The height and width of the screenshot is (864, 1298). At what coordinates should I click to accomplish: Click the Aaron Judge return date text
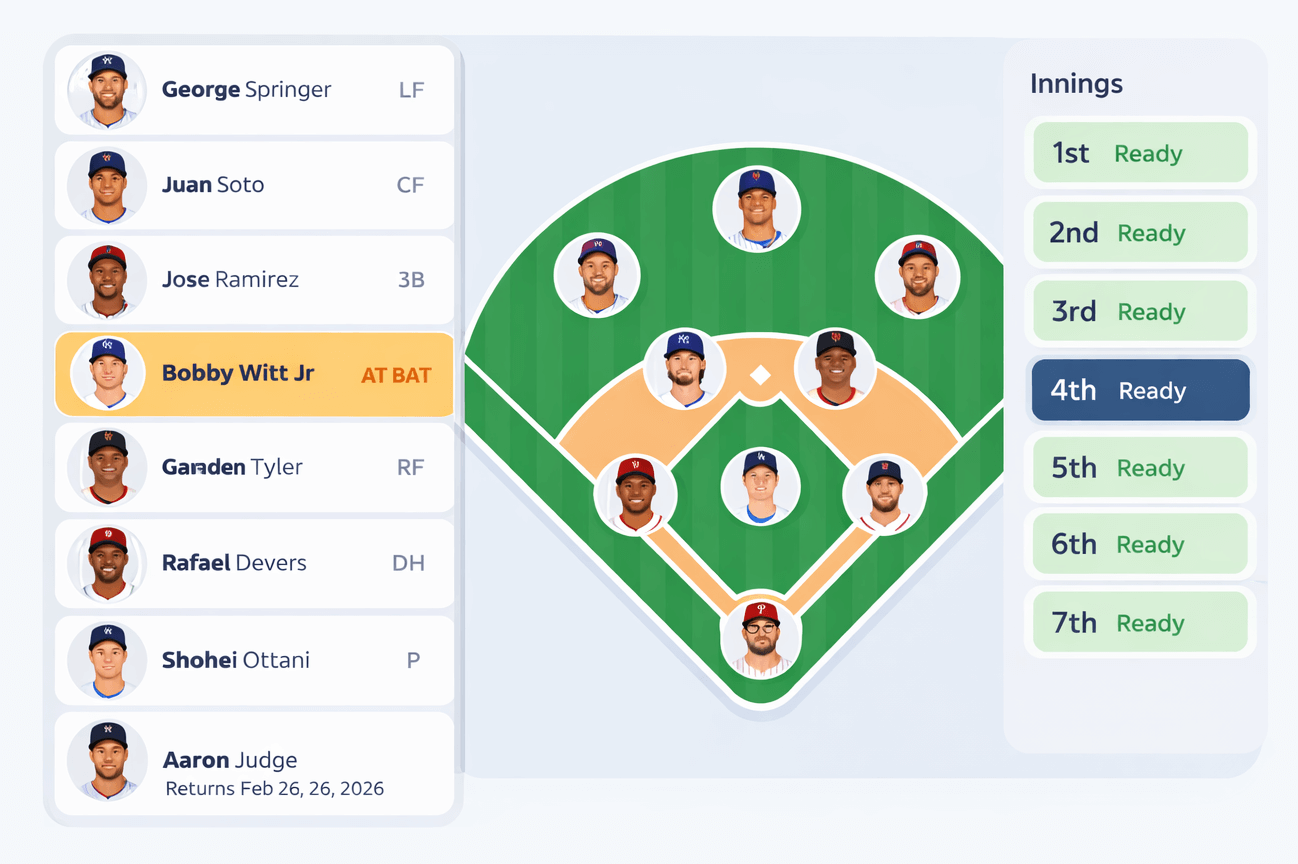pyautogui.click(x=274, y=788)
